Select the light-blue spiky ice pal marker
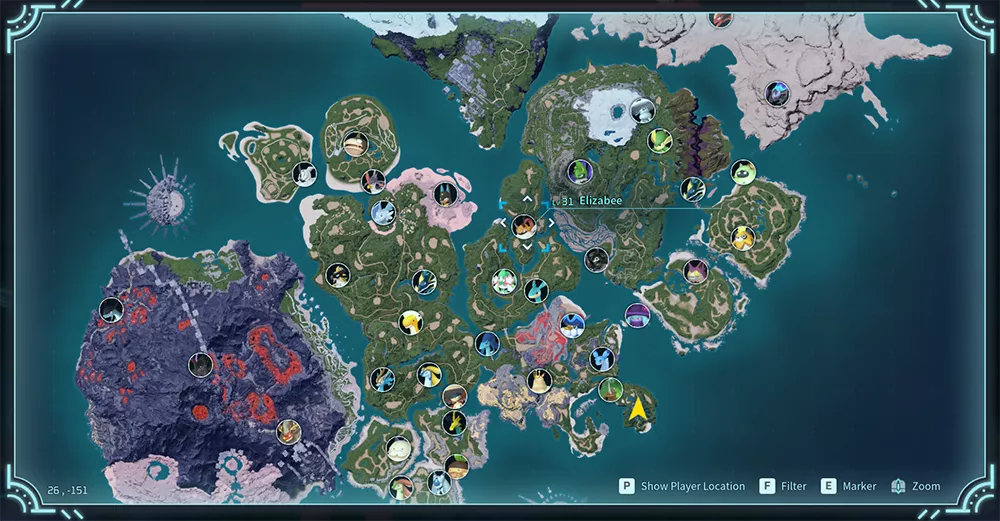 tap(383, 212)
